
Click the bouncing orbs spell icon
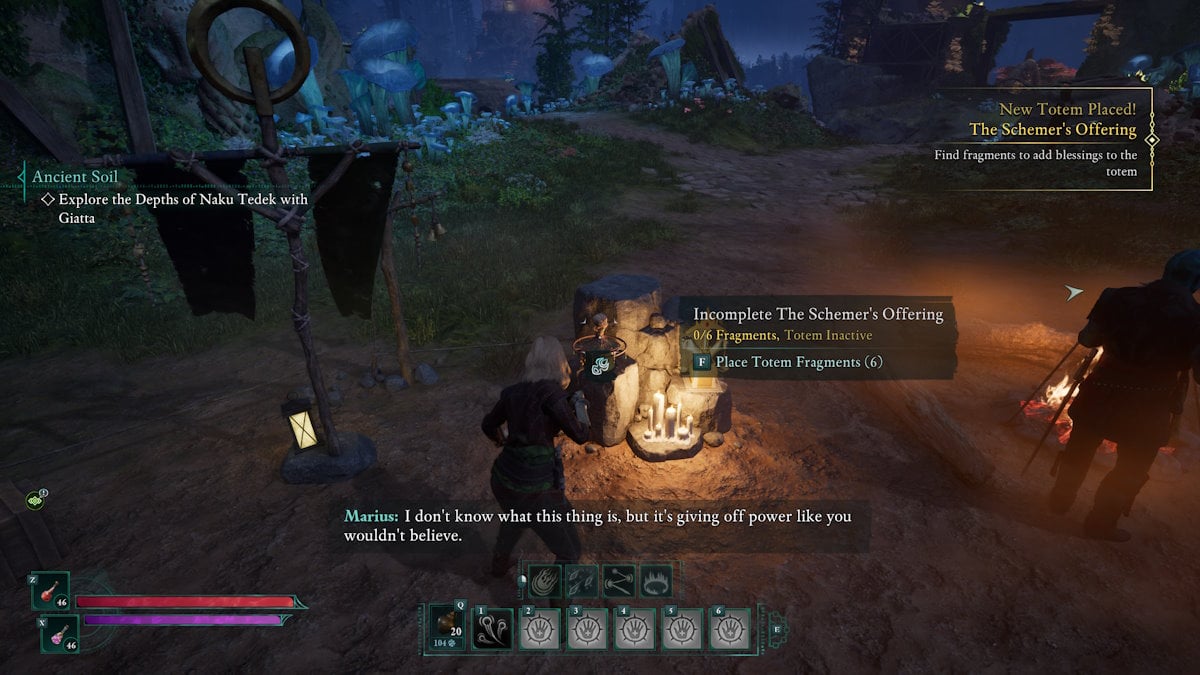(x=617, y=581)
